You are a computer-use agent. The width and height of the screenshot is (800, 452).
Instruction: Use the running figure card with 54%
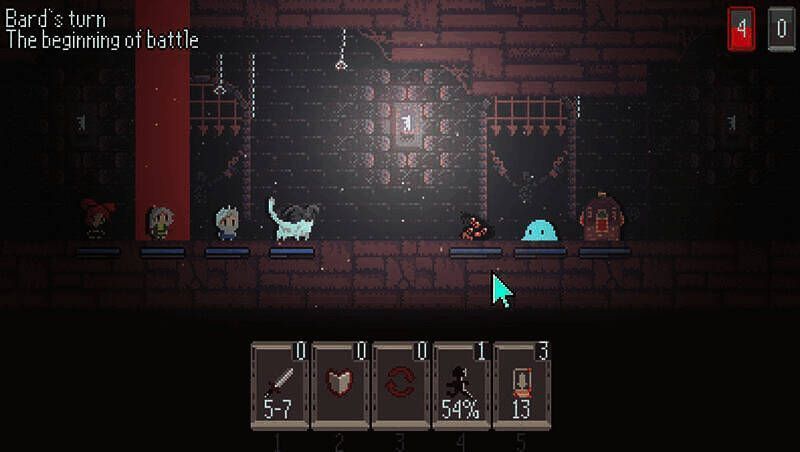pos(461,387)
